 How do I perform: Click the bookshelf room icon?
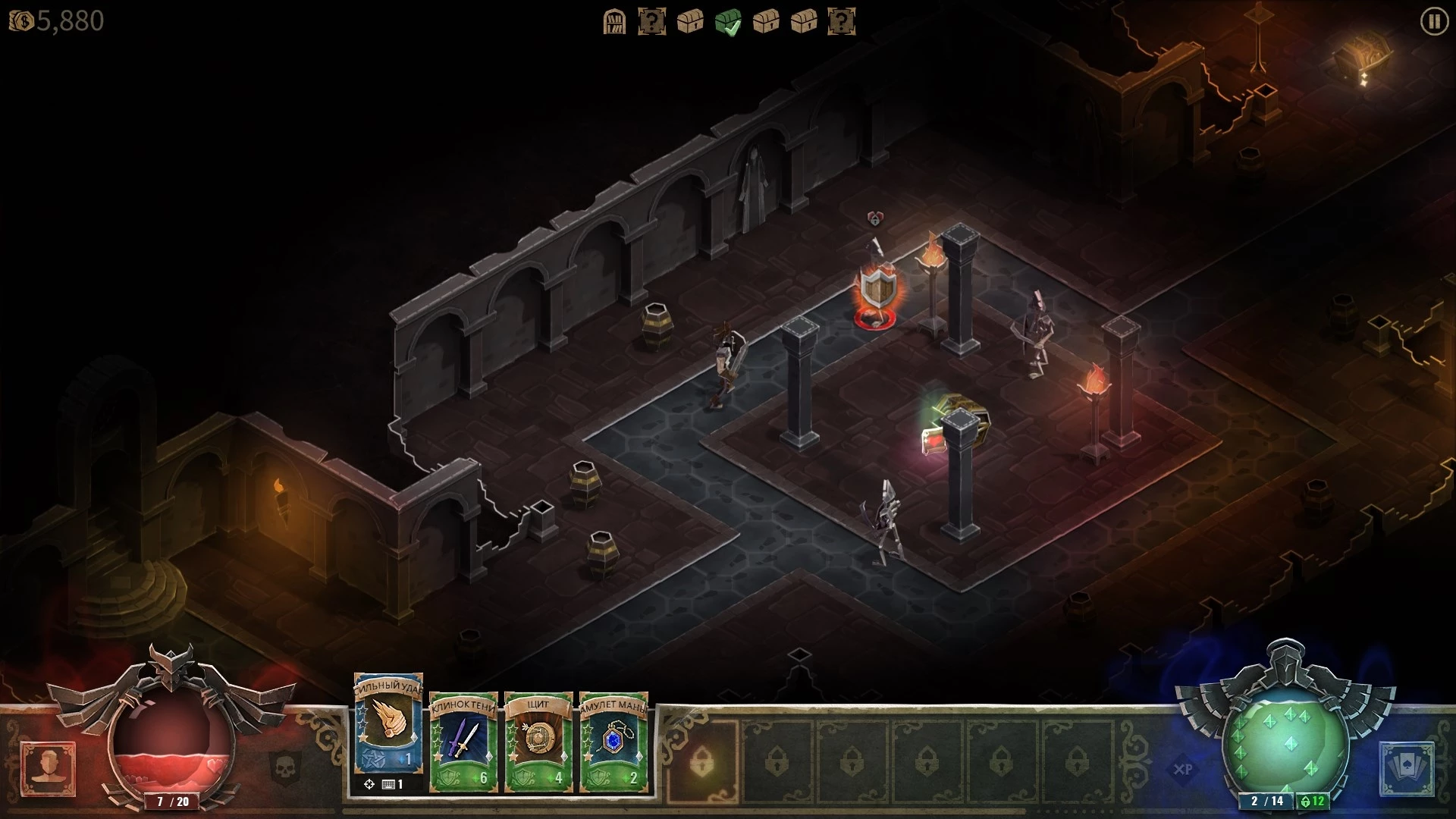(614, 22)
